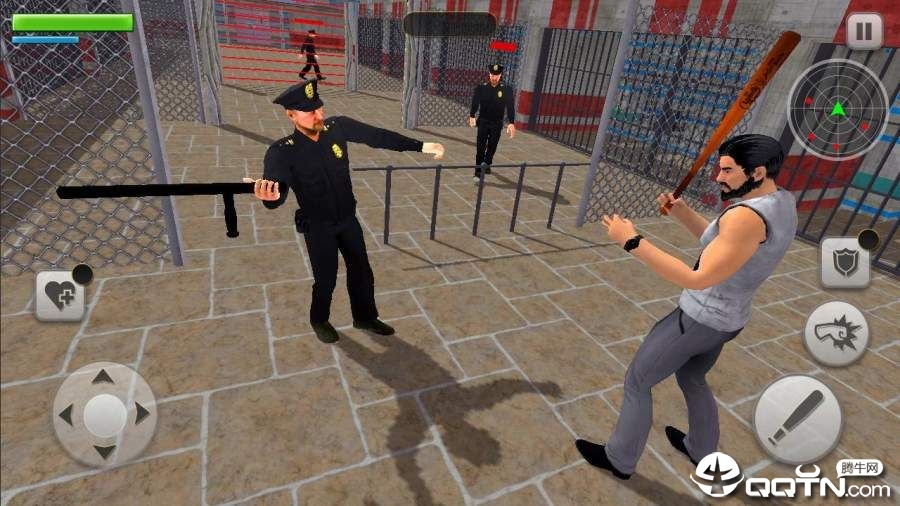
Task: Open the circular radar minimap
Action: 837,109
